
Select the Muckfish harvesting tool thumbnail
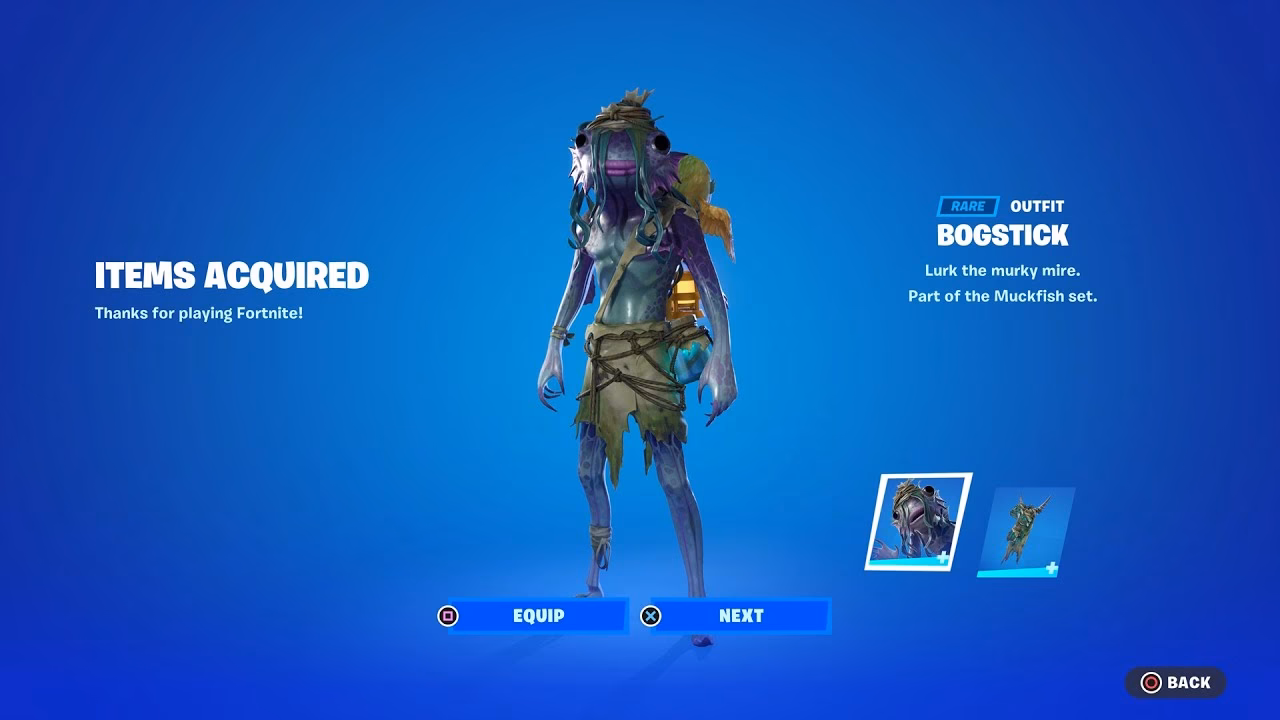1030,520
